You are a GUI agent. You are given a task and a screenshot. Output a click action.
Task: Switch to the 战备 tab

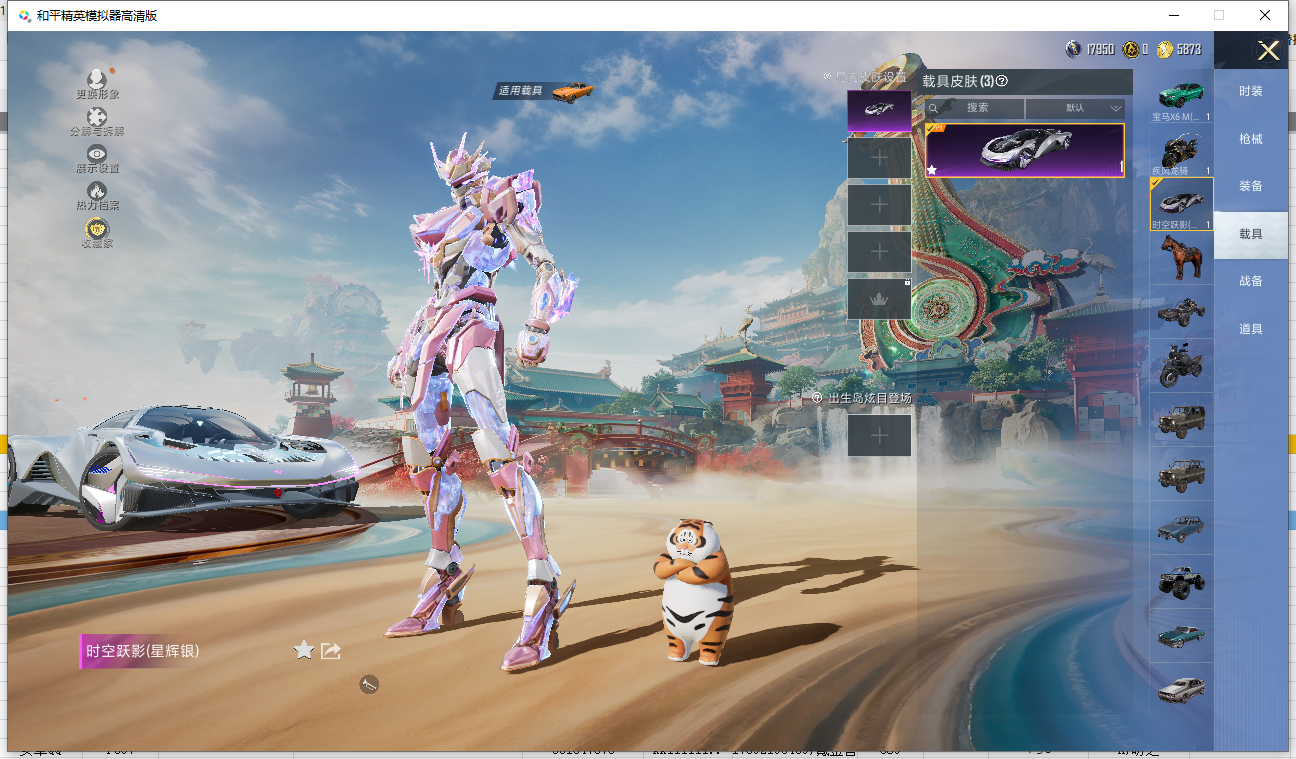(1250, 281)
